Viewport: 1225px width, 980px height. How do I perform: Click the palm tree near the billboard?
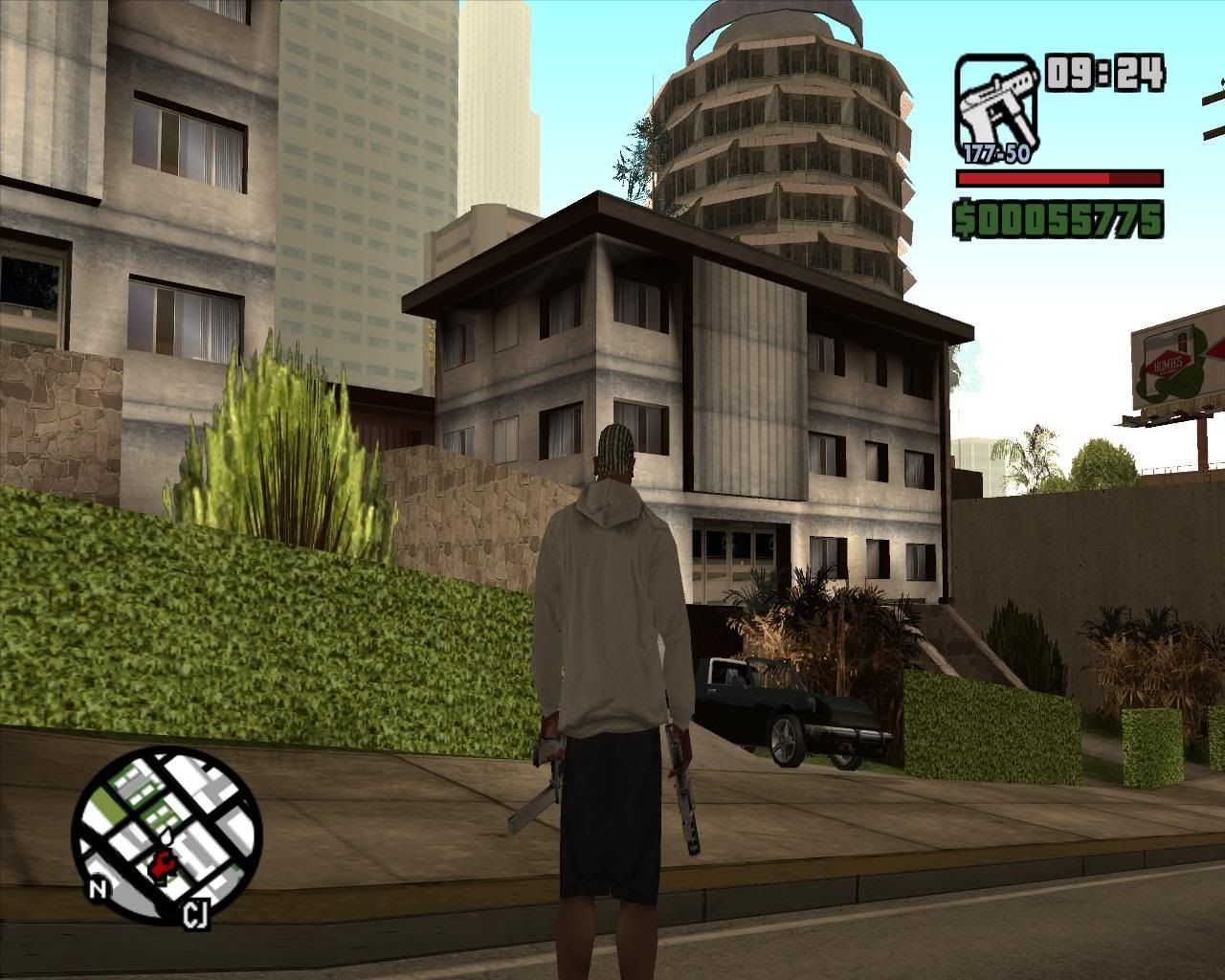point(1034,459)
